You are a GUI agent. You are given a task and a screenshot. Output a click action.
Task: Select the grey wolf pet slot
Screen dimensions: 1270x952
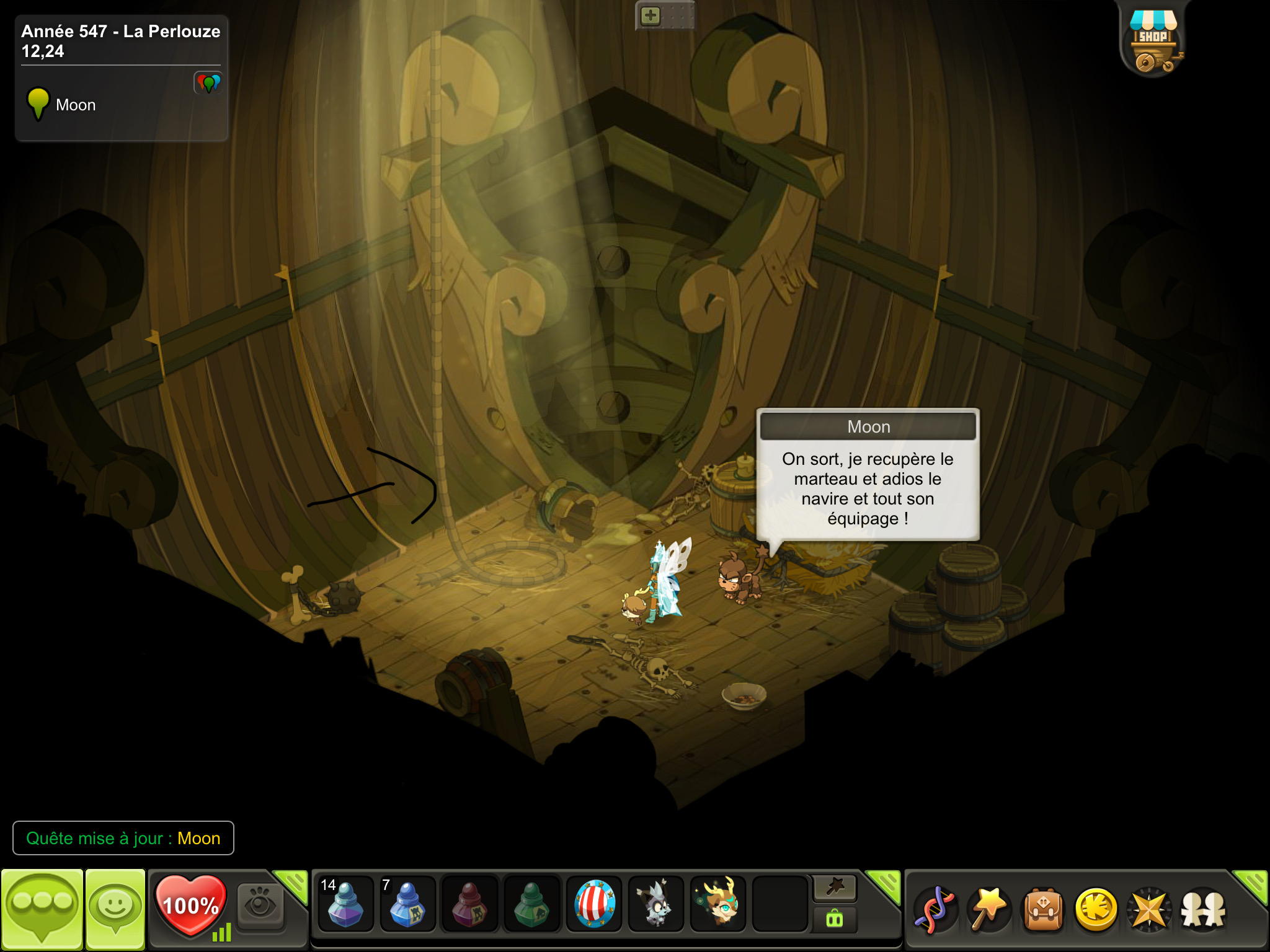click(x=655, y=904)
